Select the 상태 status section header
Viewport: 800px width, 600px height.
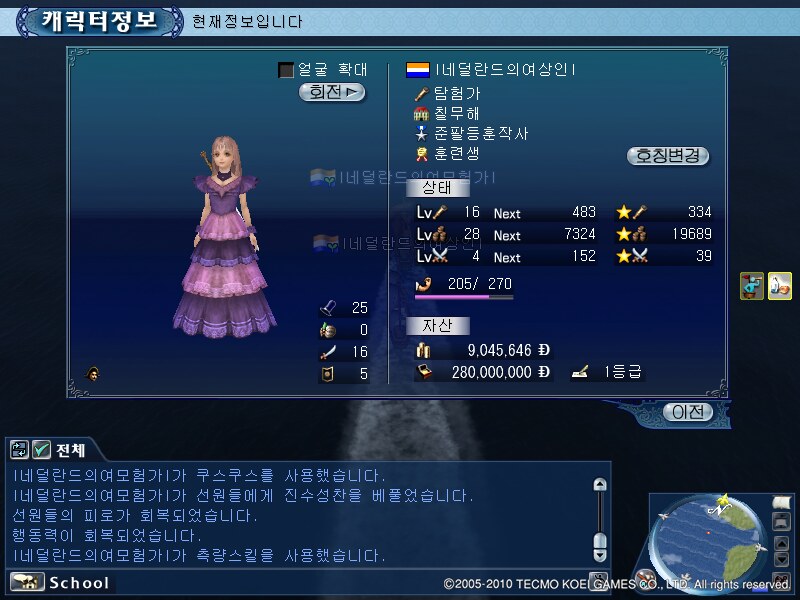438,187
